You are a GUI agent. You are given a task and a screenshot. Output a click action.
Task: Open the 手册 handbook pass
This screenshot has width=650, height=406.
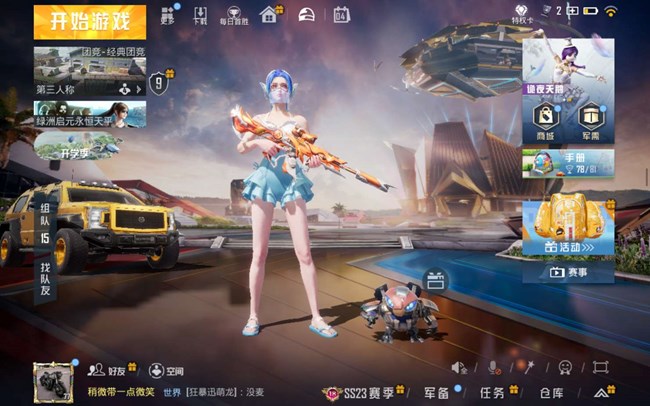pos(568,163)
